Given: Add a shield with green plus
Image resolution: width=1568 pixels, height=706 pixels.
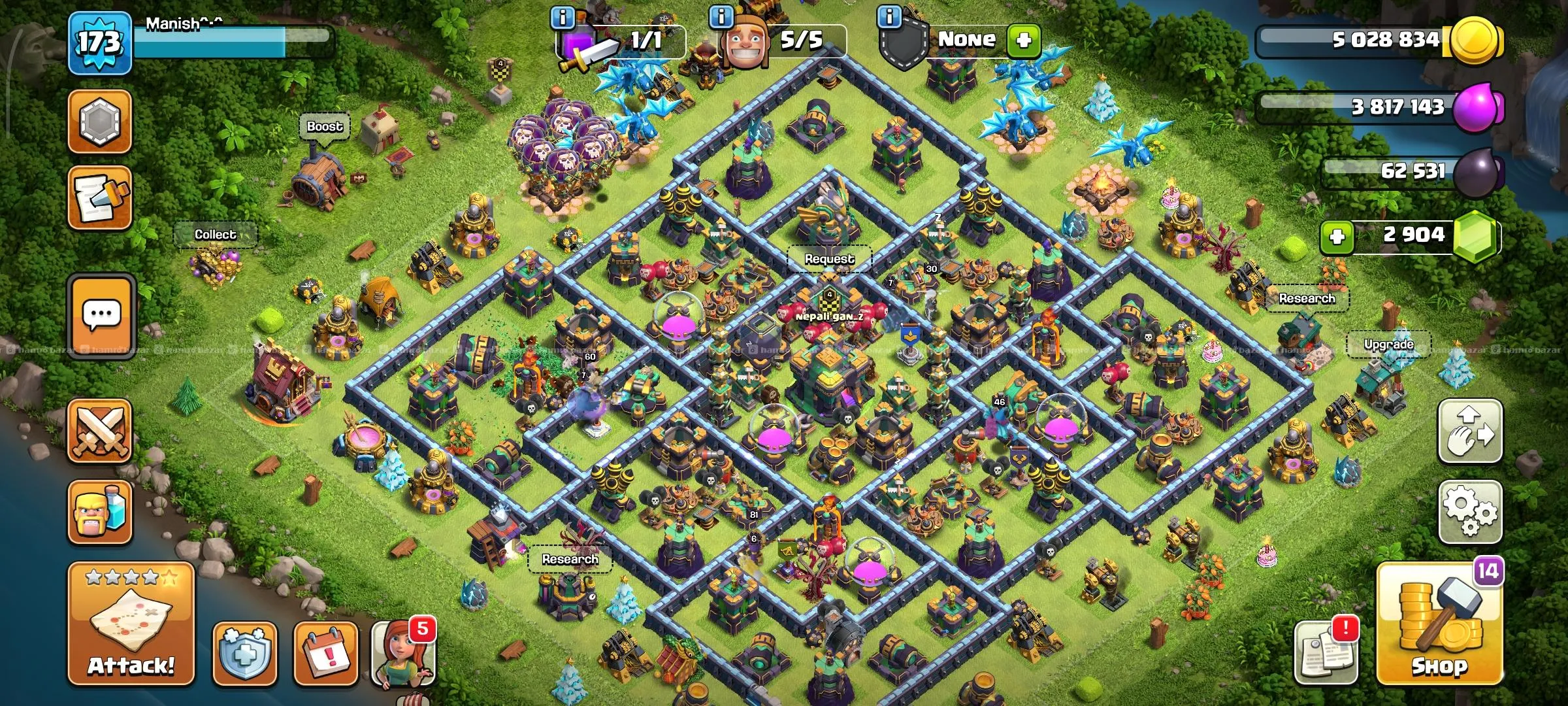Looking at the screenshot, I should click(1023, 41).
